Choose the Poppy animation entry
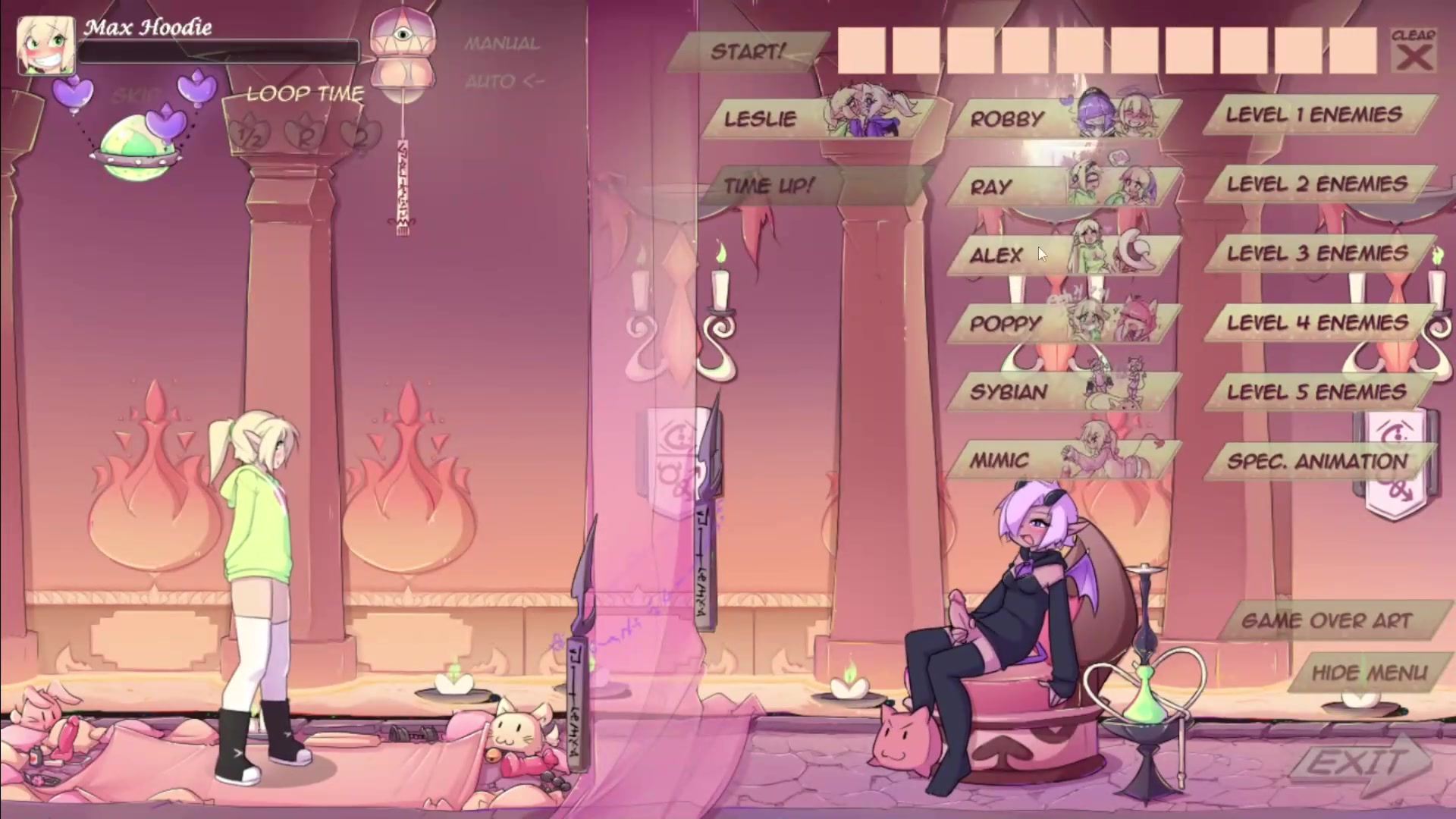The width and height of the screenshot is (1456, 819). 1062,323
